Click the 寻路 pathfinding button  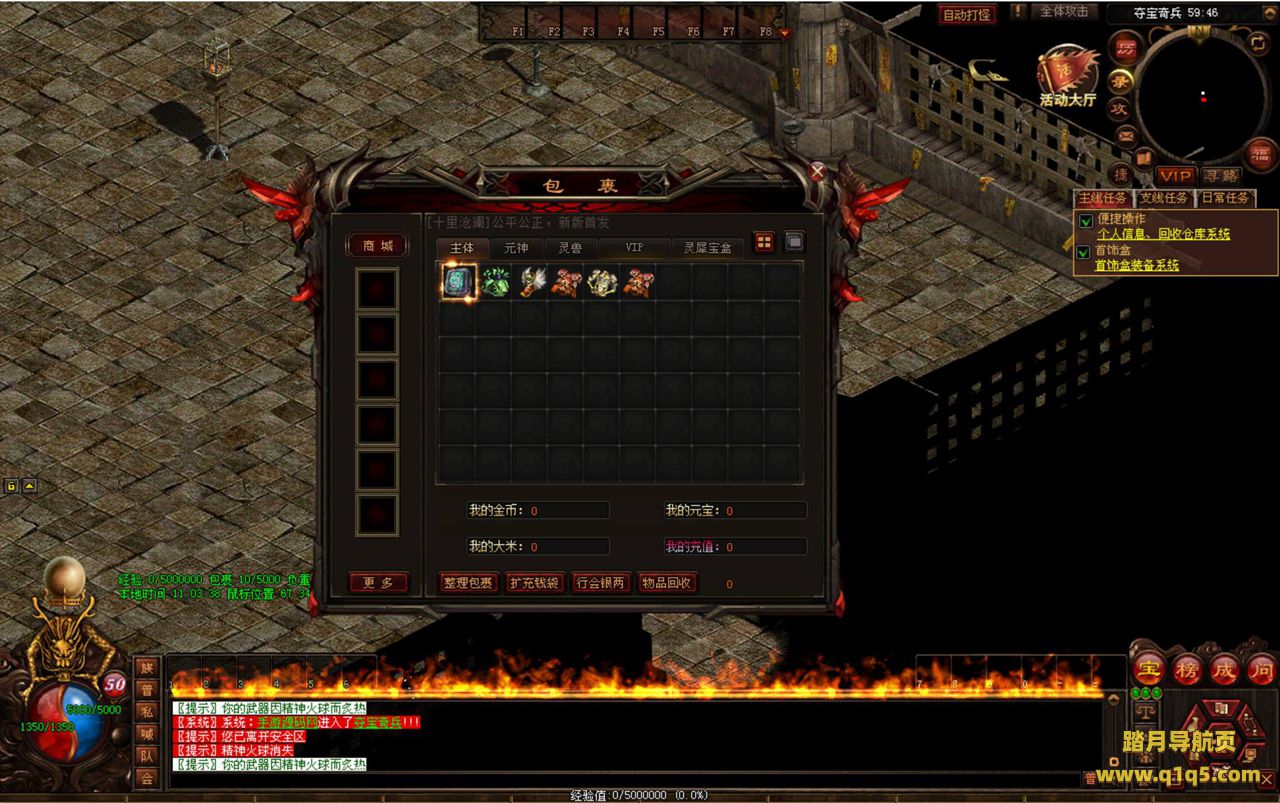[1221, 175]
